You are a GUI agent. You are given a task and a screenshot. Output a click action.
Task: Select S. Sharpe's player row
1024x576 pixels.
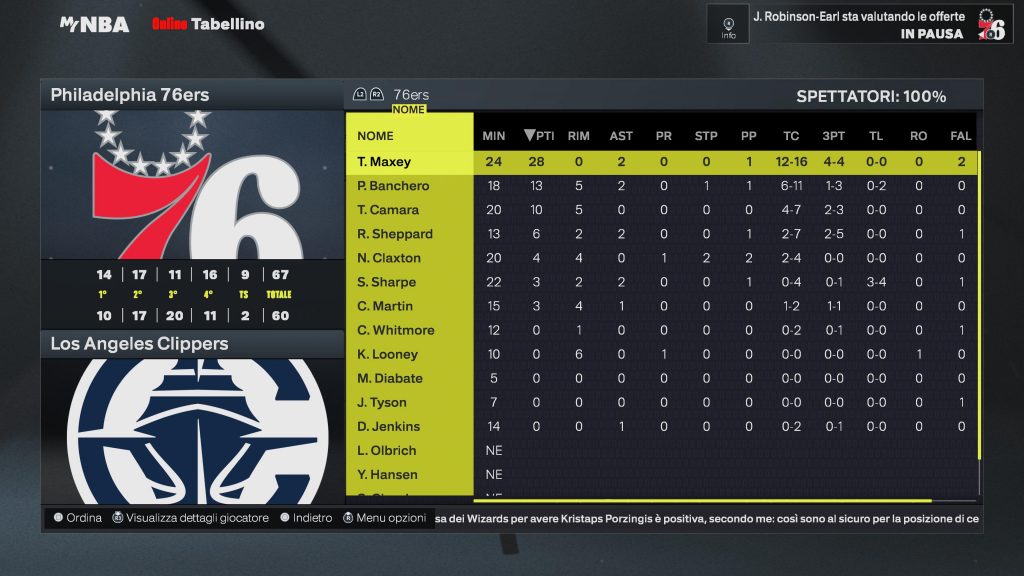387,282
